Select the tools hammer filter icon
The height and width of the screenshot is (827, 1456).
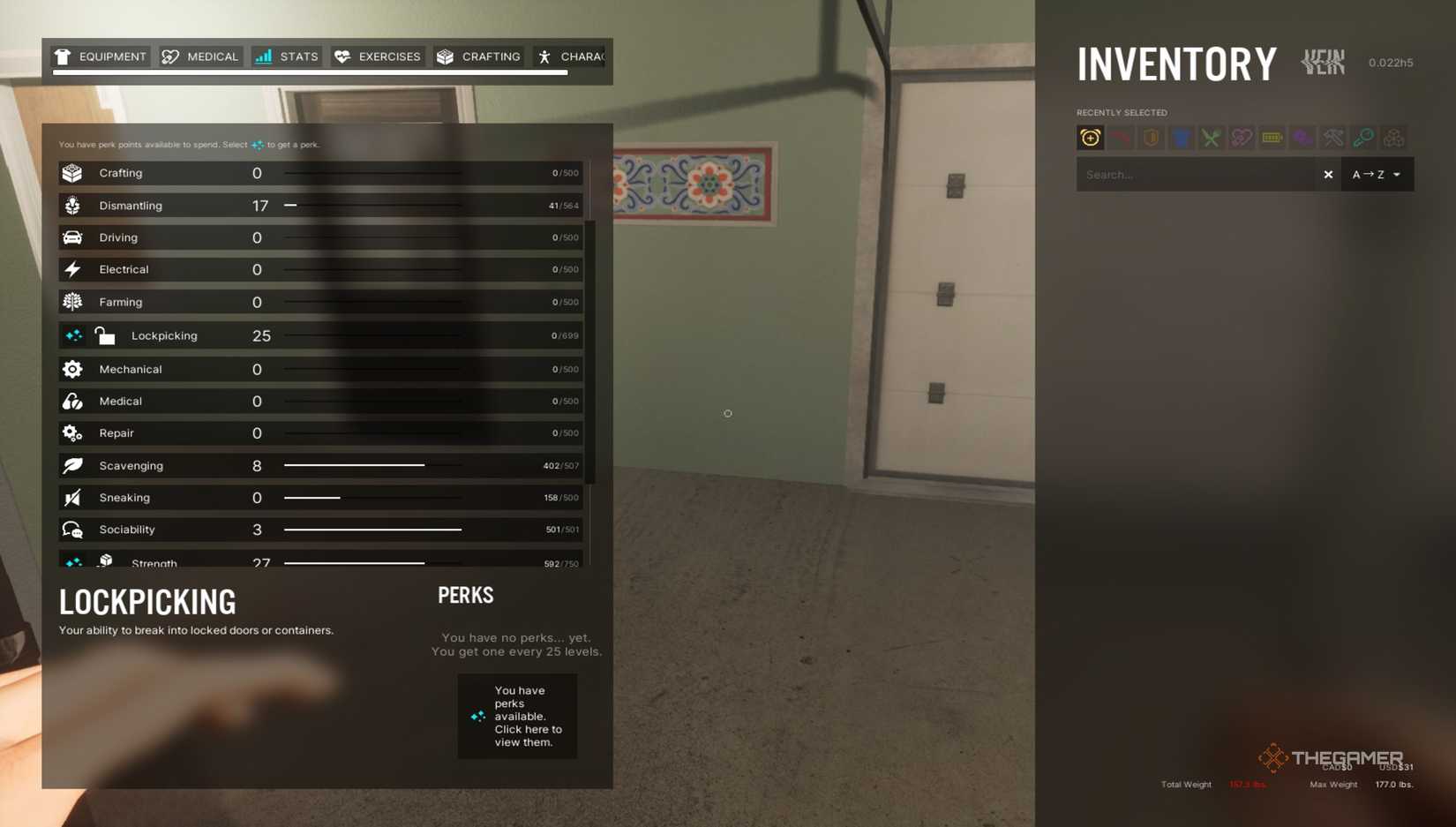point(1331,138)
